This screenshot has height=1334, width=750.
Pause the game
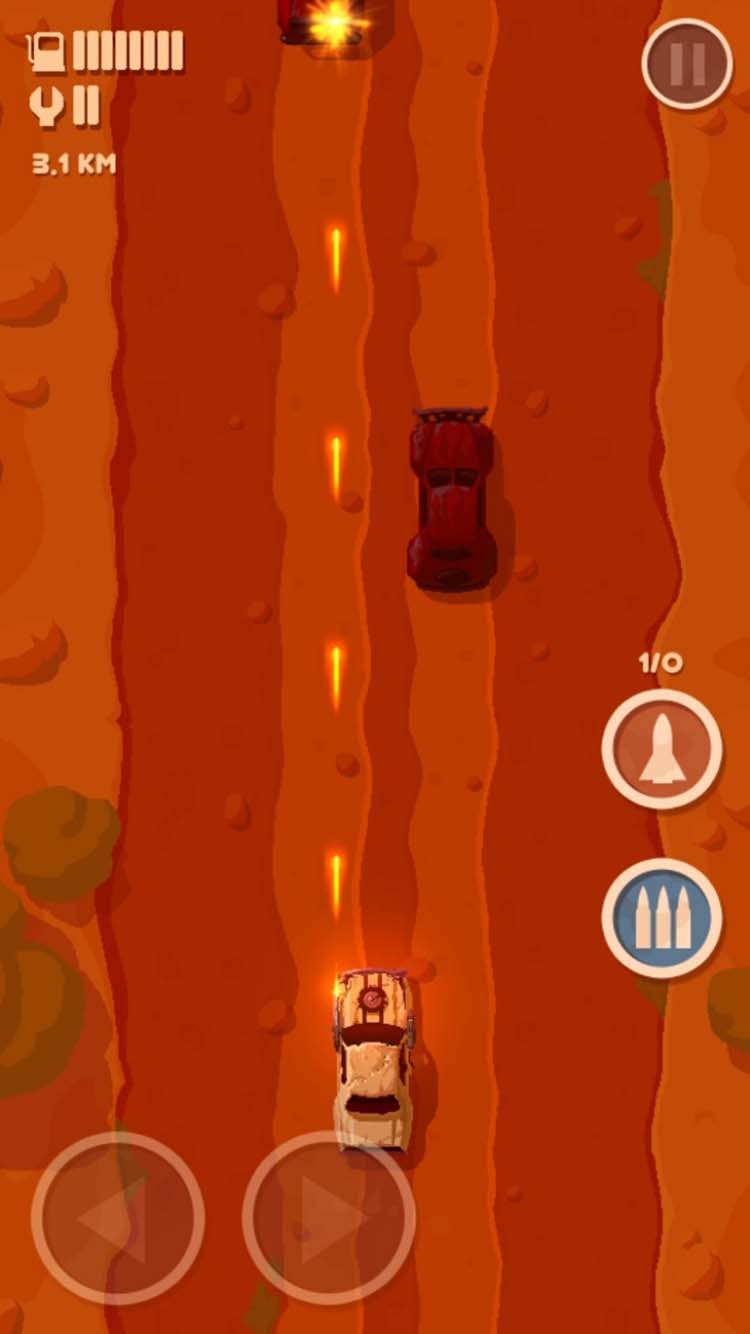click(x=687, y=64)
